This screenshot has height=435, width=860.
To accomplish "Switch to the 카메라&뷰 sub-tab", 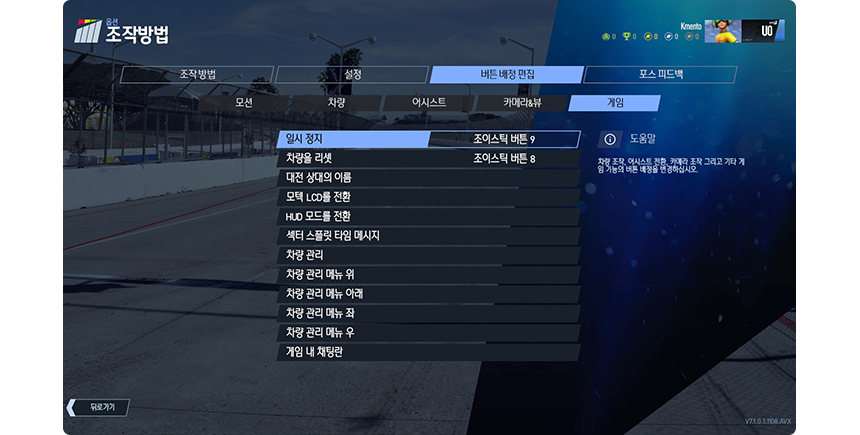I will 521,103.
